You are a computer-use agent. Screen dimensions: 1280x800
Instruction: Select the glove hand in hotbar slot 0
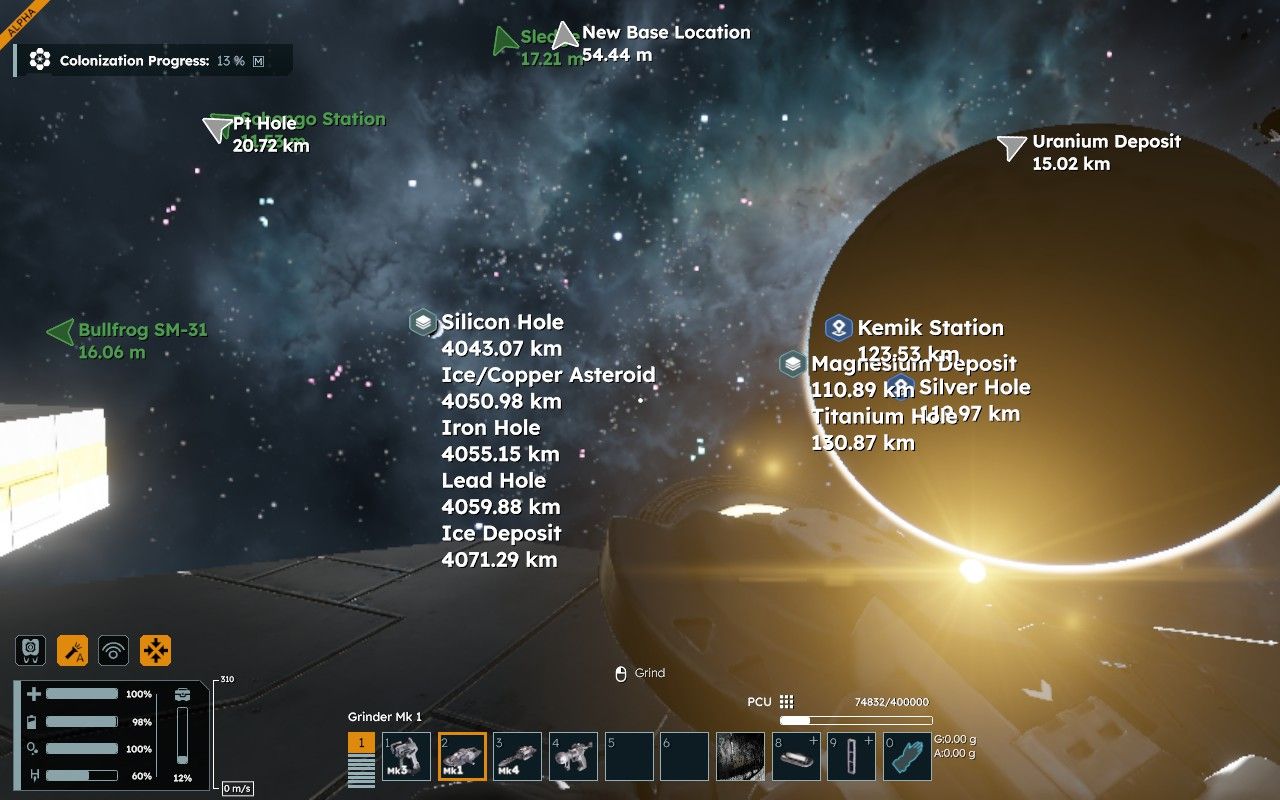[907, 757]
